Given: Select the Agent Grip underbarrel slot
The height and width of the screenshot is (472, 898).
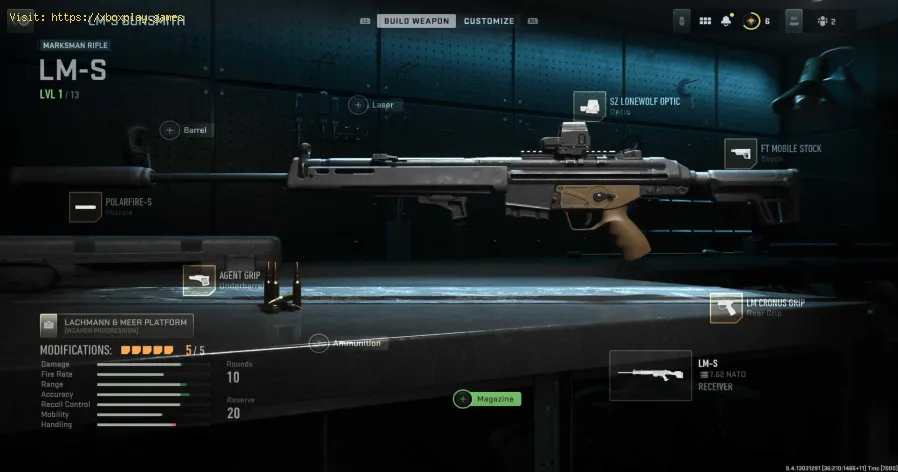Looking at the screenshot, I should tap(199, 280).
